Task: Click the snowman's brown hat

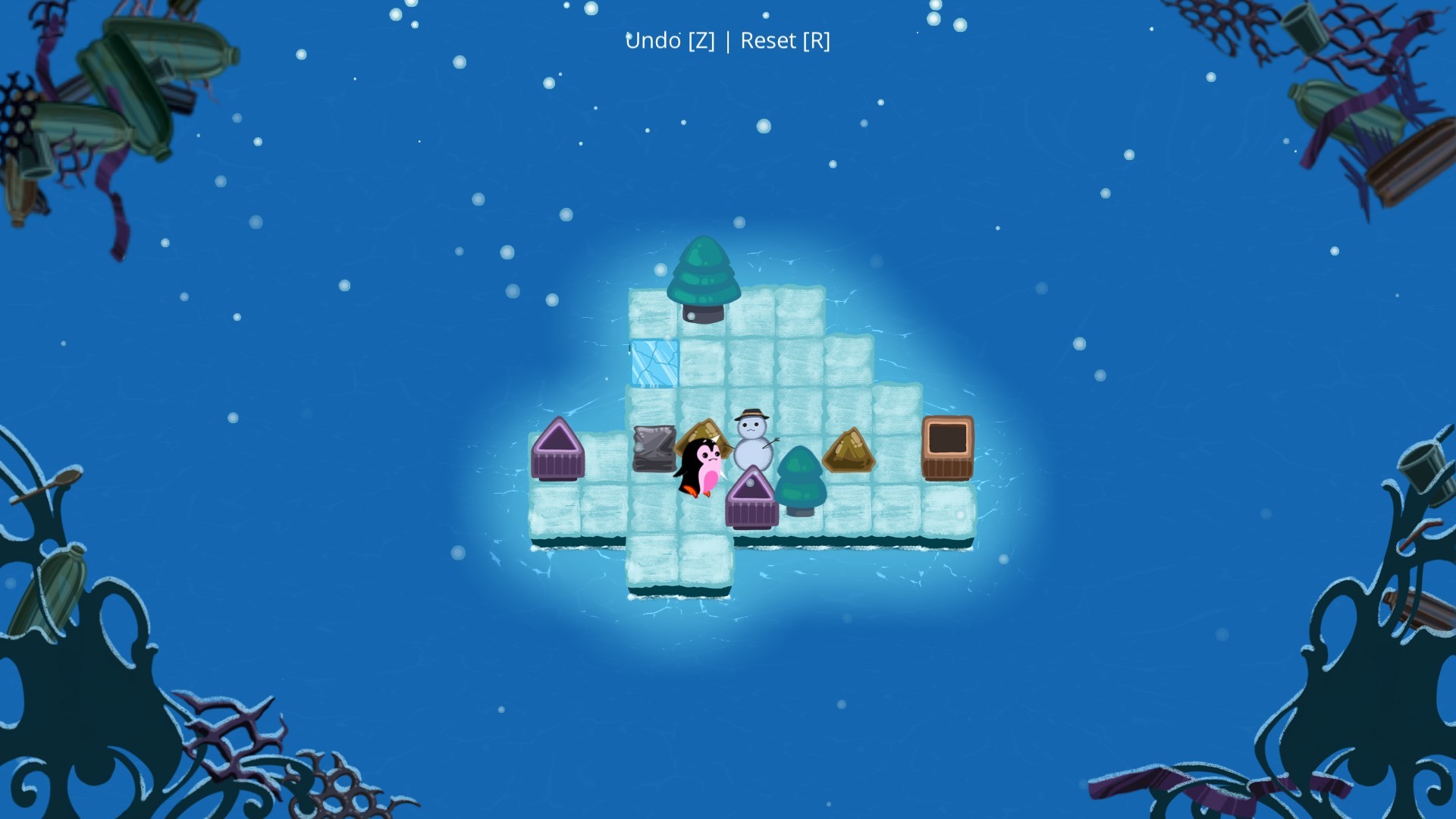Action: click(750, 416)
